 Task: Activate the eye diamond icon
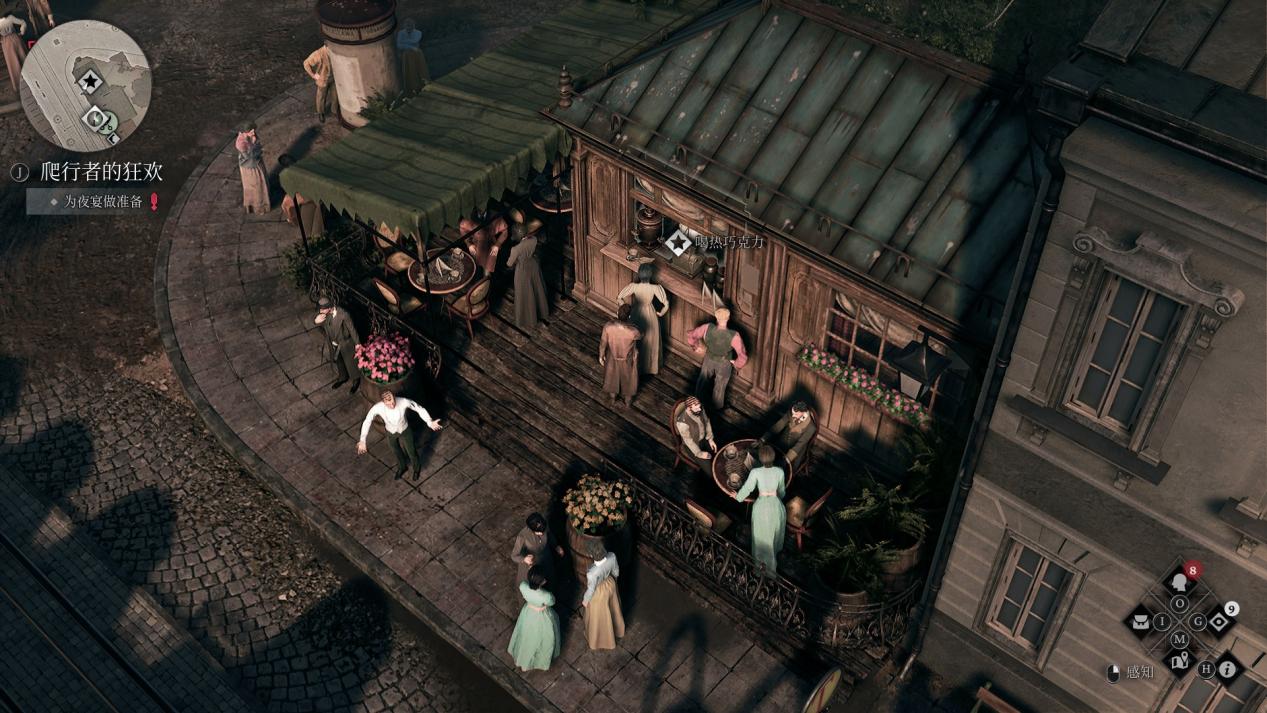pyautogui.click(x=1219, y=621)
